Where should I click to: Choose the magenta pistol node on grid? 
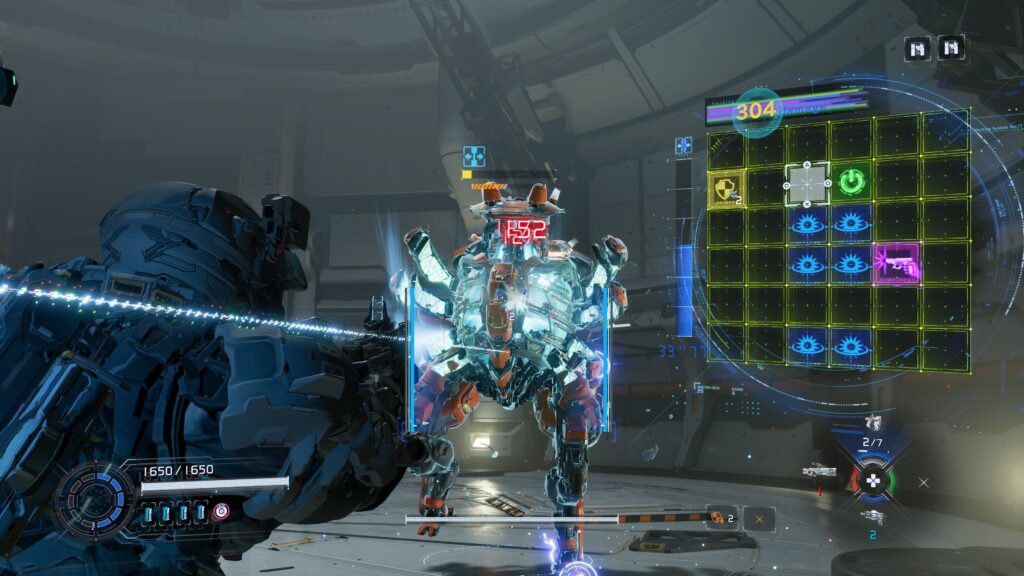click(894, 263)
